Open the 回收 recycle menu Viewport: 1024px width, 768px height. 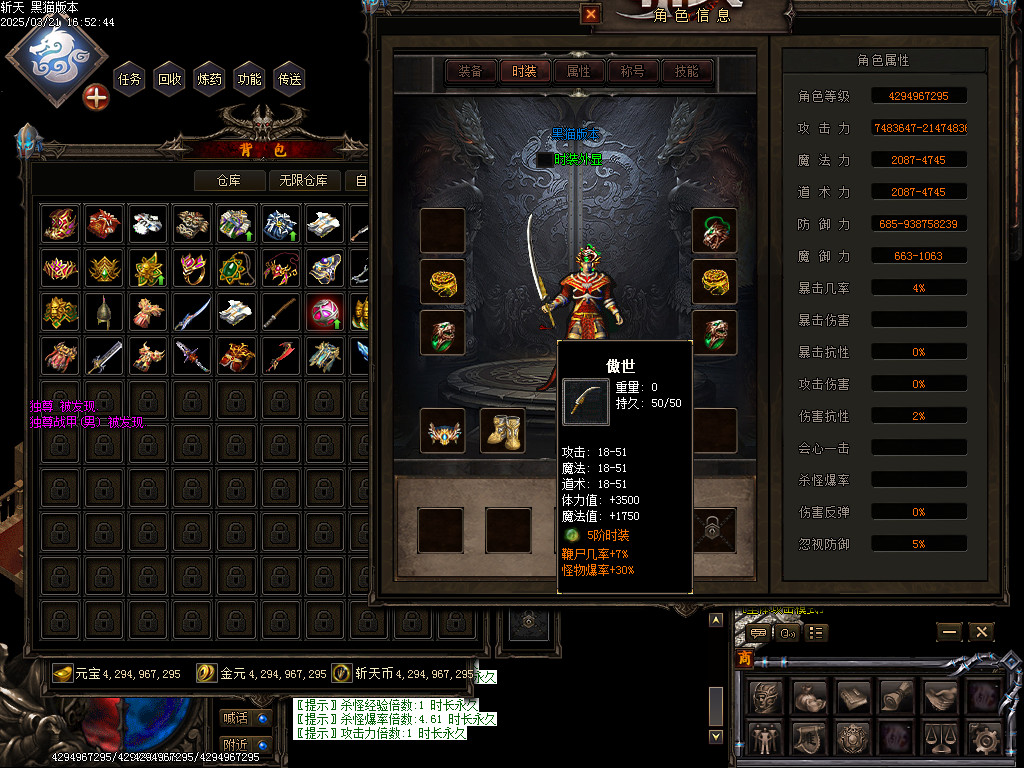coord(170,79)
